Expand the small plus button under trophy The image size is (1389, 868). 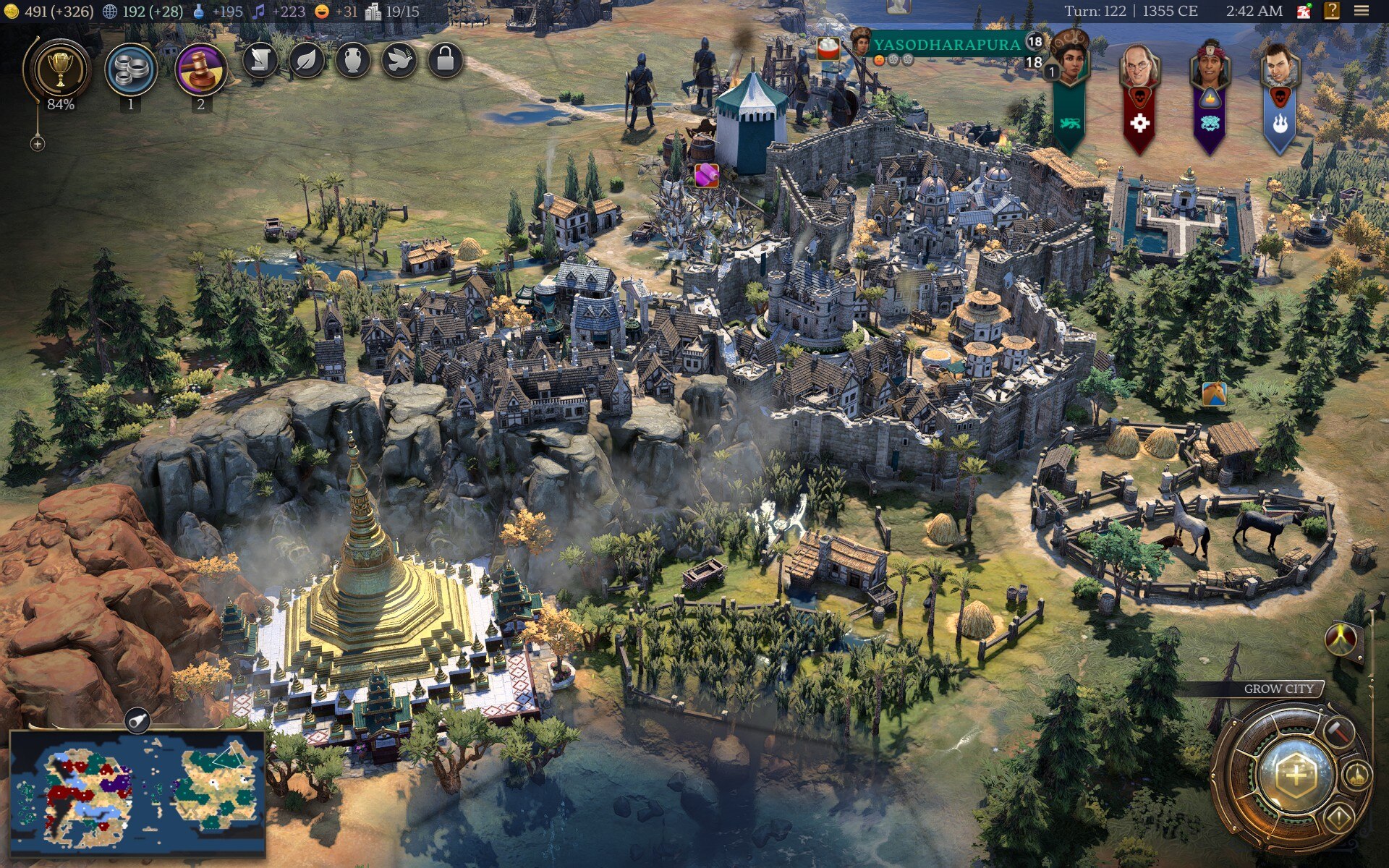click(x=38, y=144)
